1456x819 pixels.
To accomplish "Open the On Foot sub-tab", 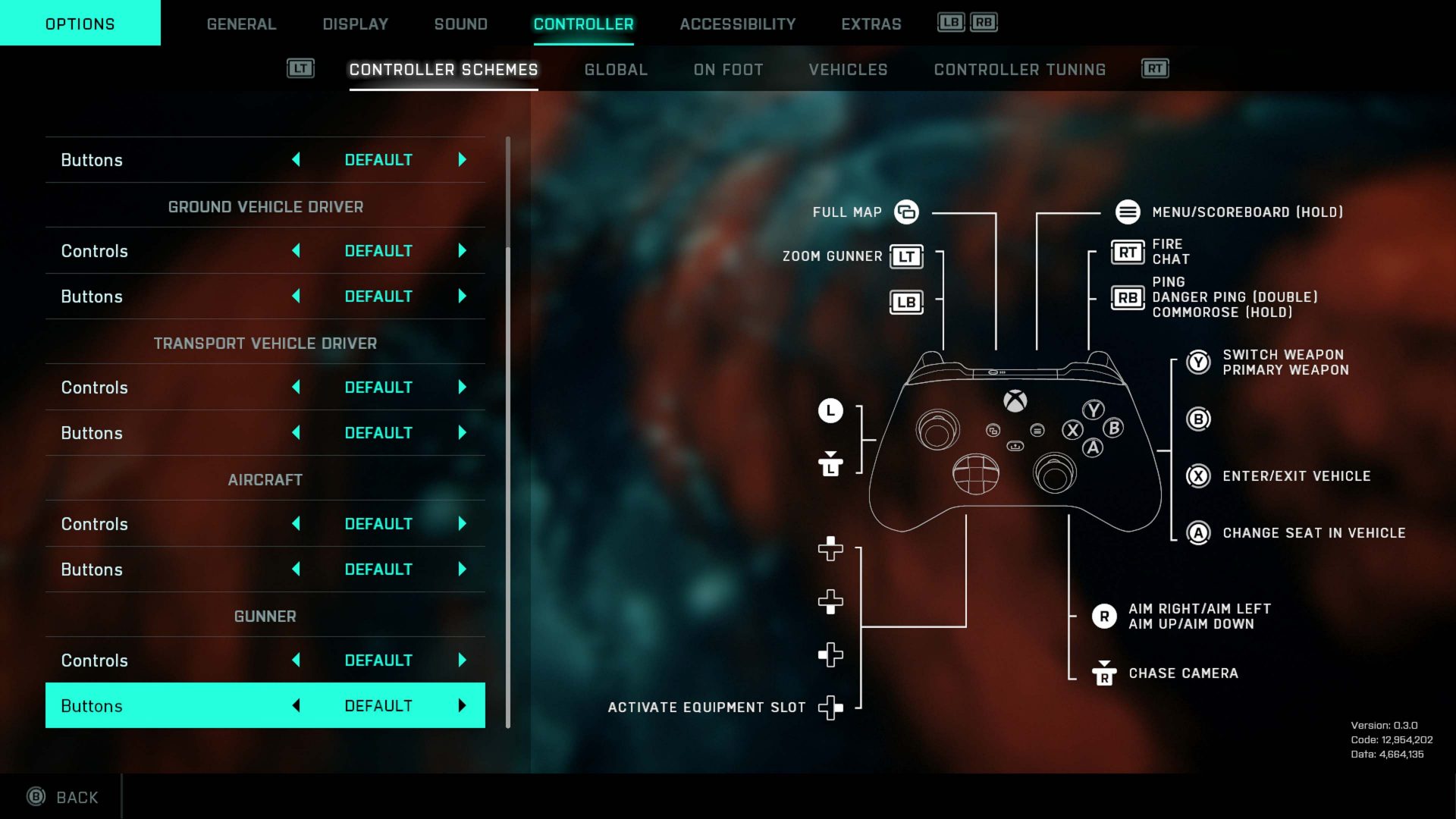I will point(728,70).
